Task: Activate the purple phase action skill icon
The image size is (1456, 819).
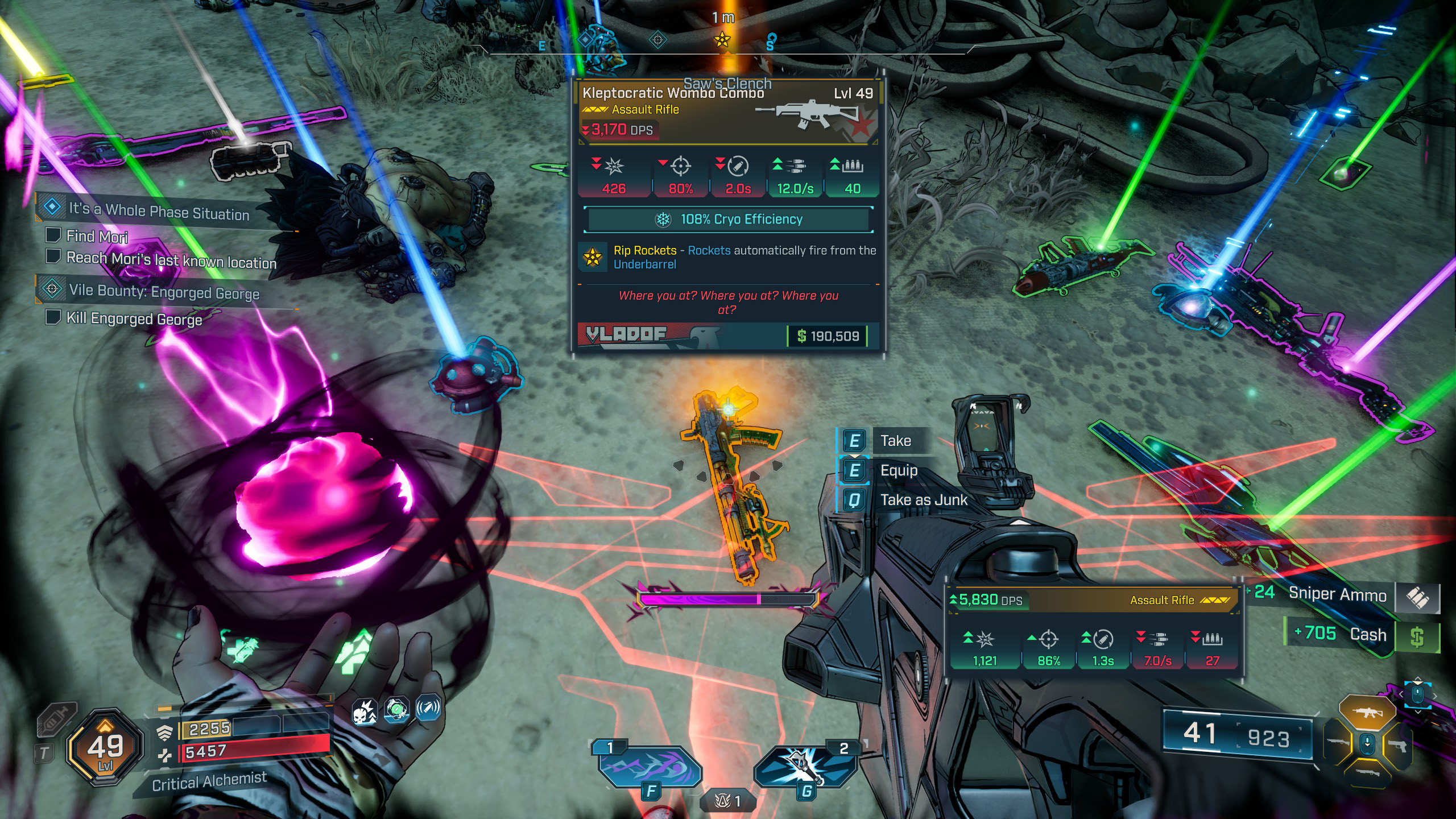Action: (650, 768)
